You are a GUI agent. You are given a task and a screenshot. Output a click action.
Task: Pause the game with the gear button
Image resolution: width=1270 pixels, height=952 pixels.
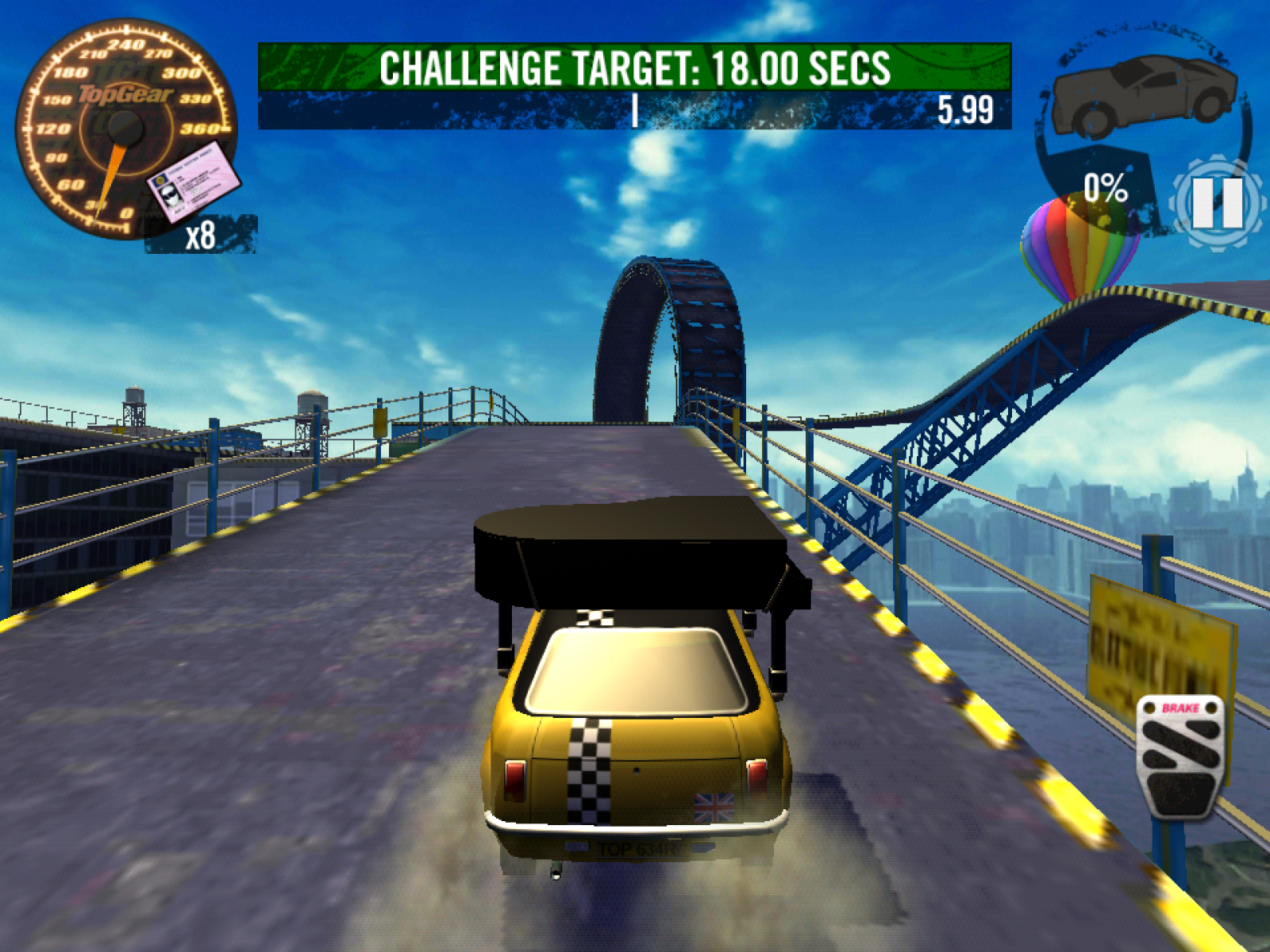[x=1217, y=202]
